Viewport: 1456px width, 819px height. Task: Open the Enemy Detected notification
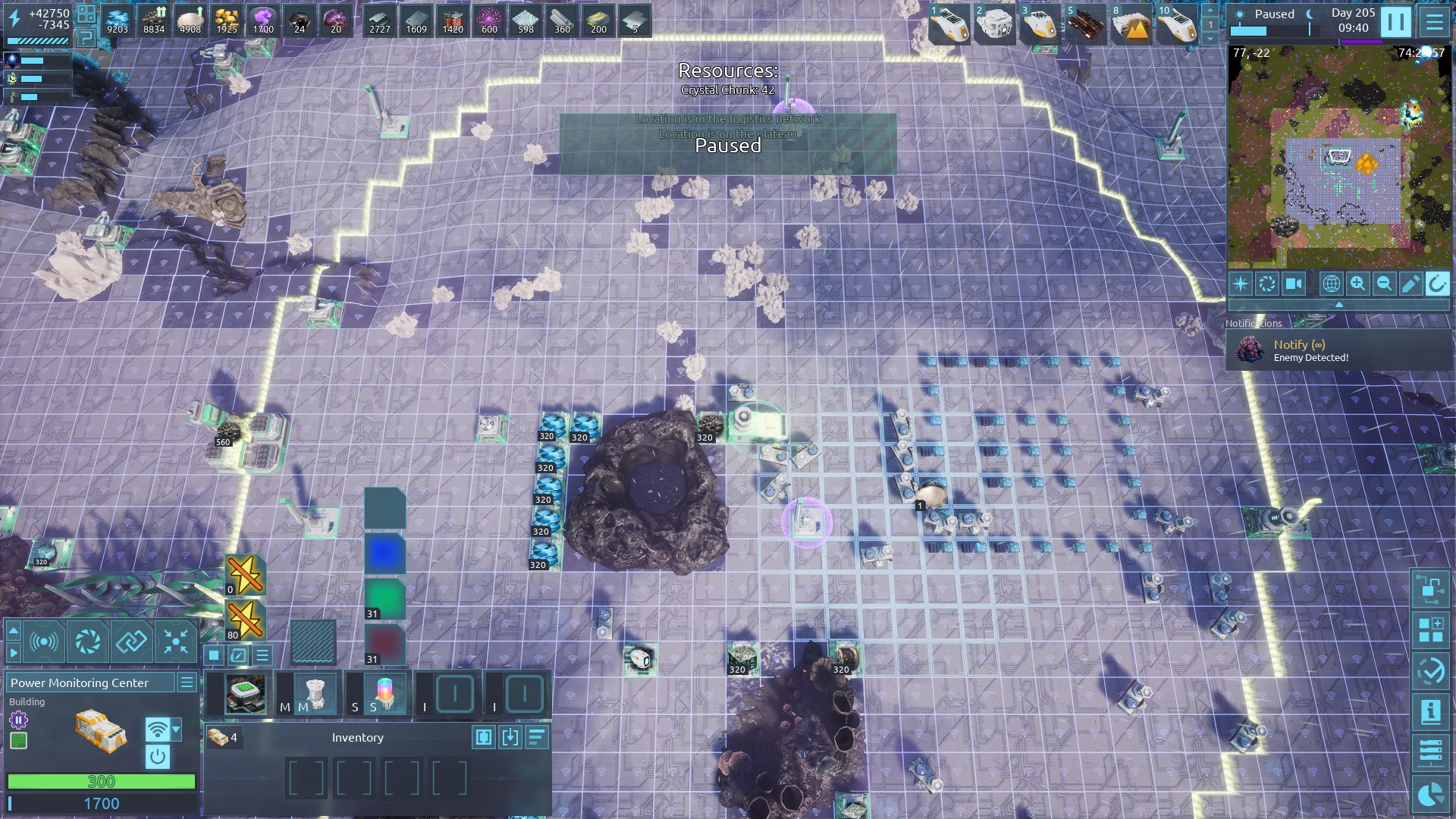[1338, 350]
